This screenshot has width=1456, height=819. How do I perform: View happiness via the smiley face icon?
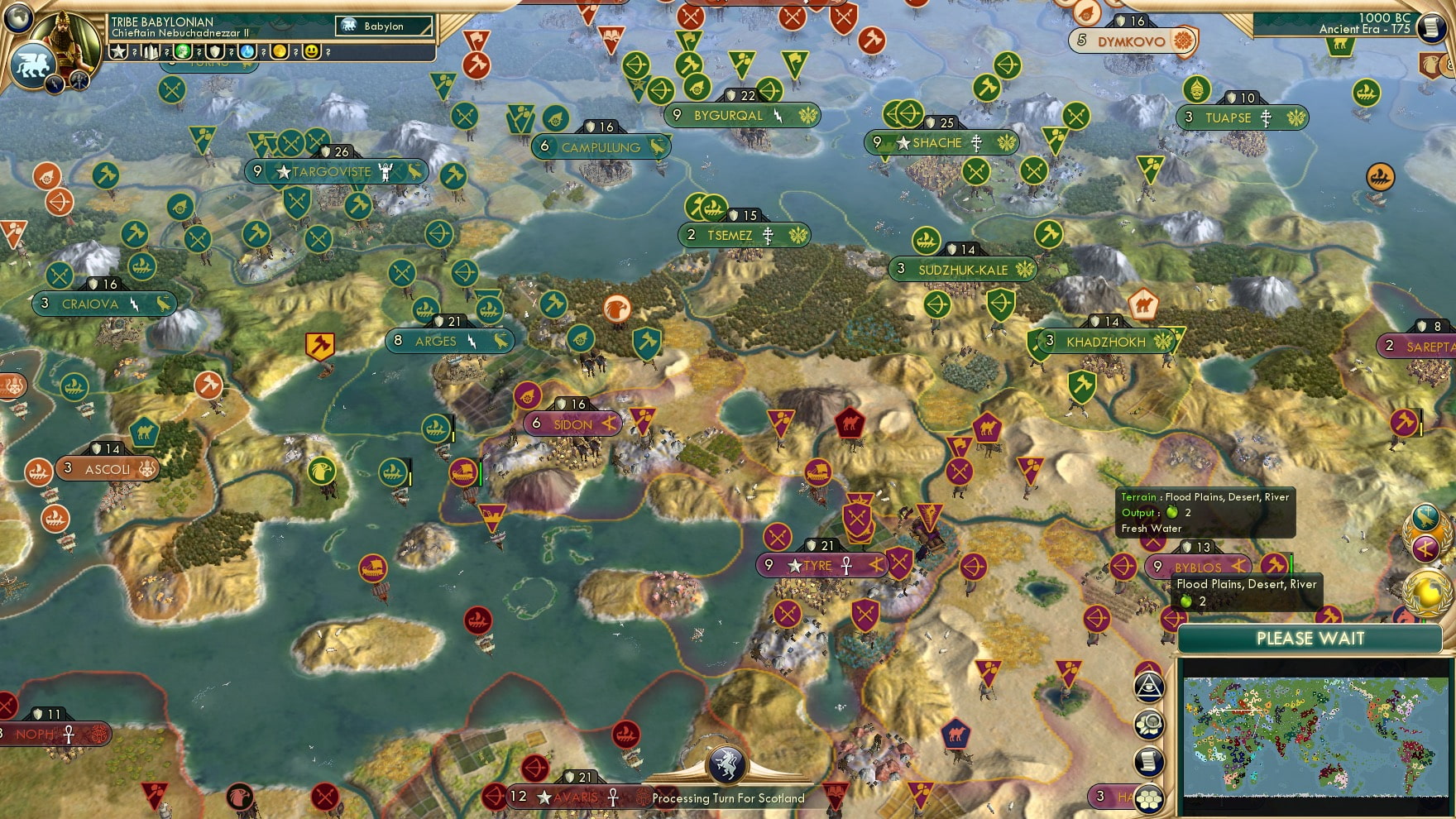tap(311, 52)
